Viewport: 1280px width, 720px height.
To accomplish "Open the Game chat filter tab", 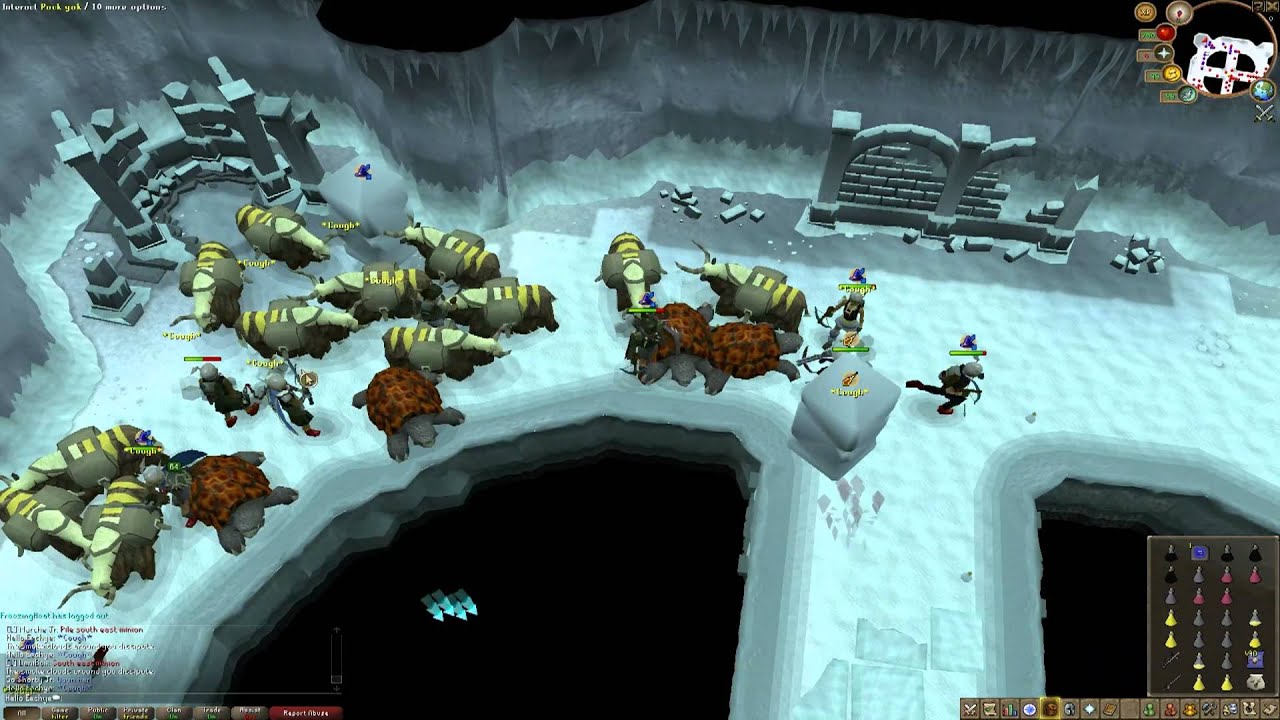I will pos(60,712).
